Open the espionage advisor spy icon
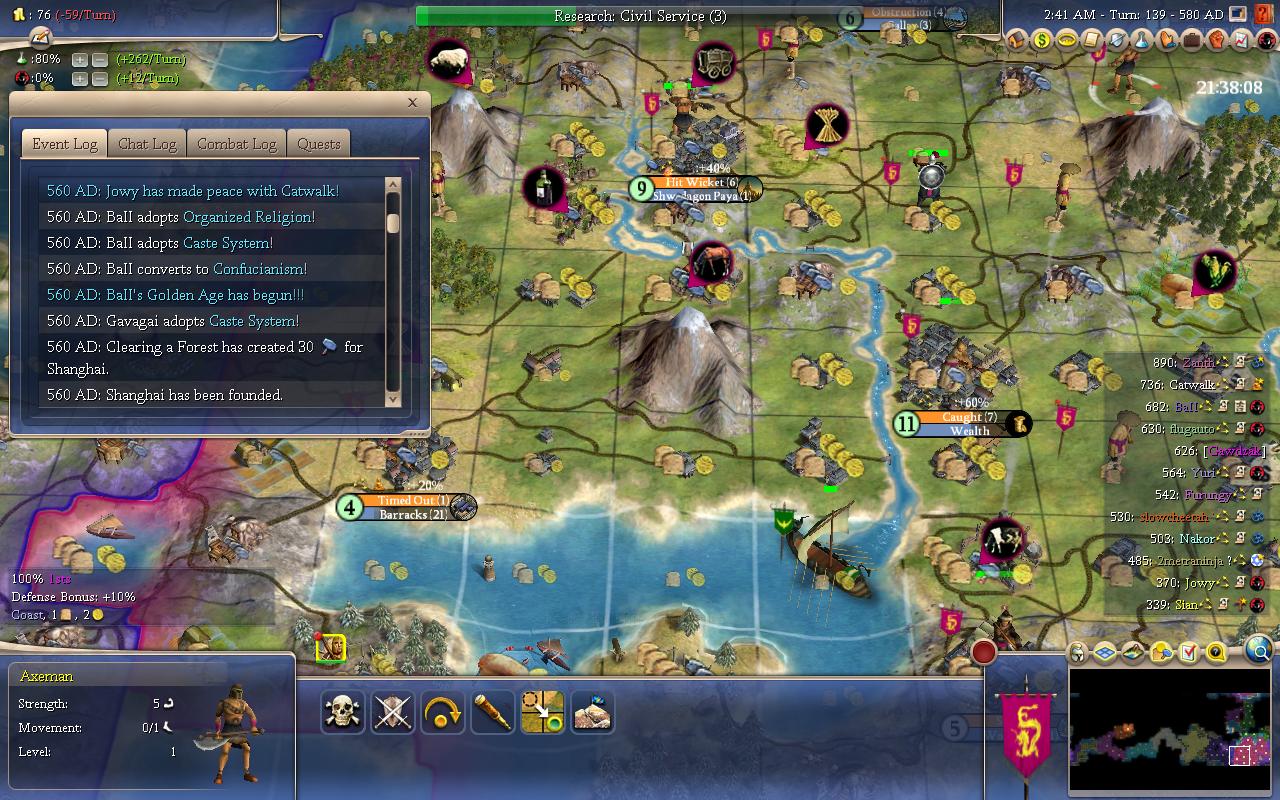 pyautogui.click(x=1264, y=41)
